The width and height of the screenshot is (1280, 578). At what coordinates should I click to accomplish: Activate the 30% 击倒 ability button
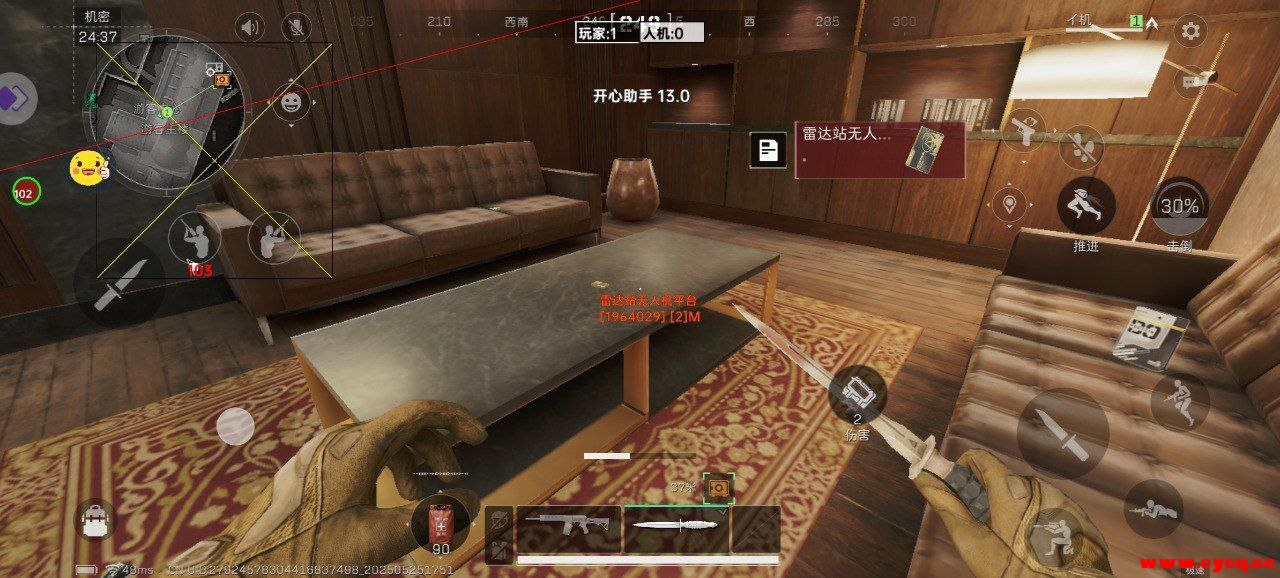tap(1179, 207)
